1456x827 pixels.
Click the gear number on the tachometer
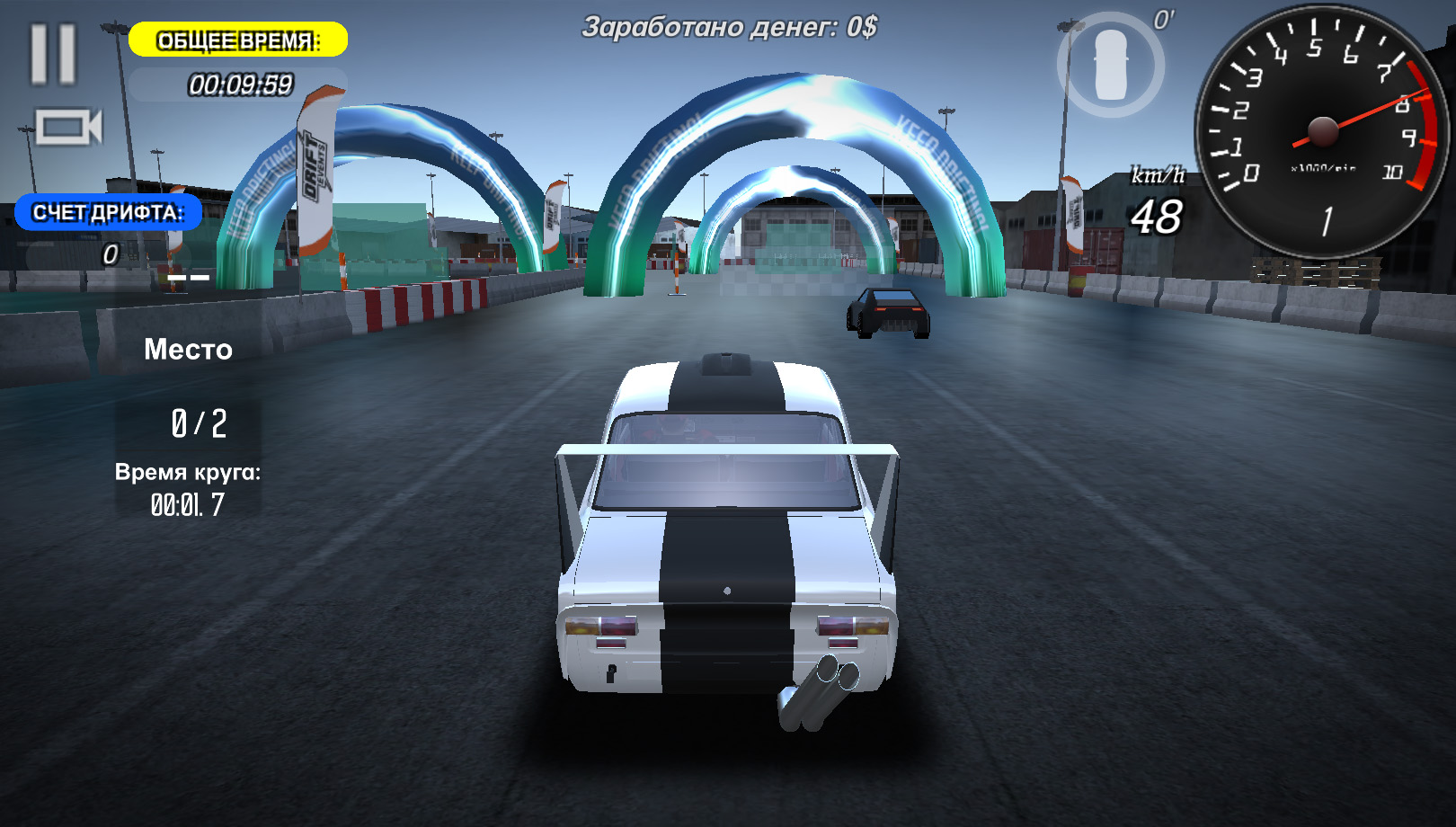click(x=1326, y=220)
